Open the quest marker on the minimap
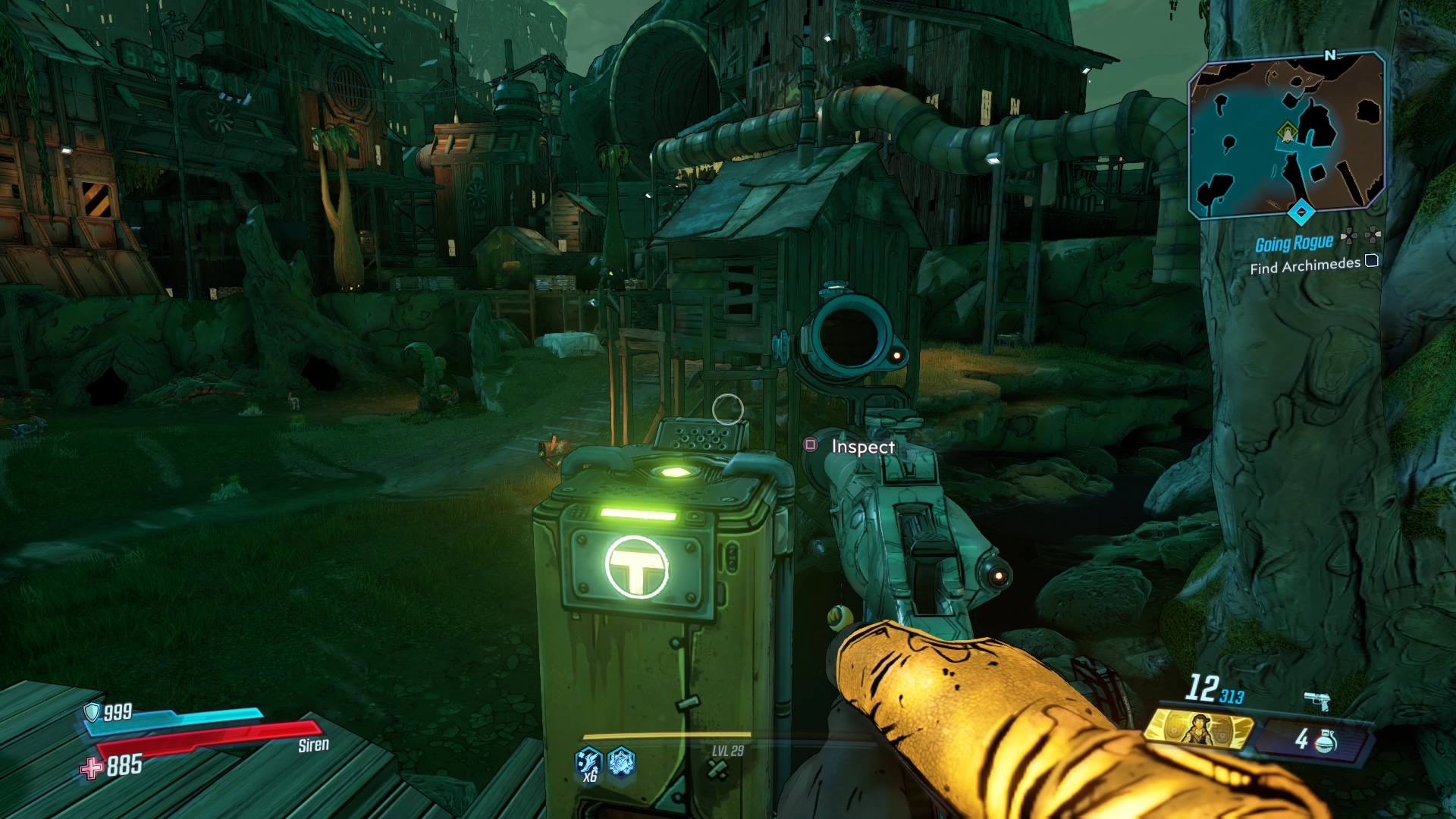 1287,130
